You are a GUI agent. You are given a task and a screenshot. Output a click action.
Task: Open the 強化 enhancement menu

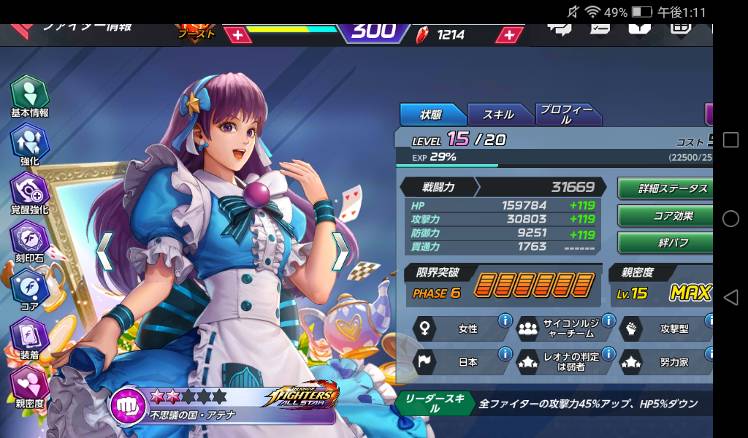(x=28, y=144)
